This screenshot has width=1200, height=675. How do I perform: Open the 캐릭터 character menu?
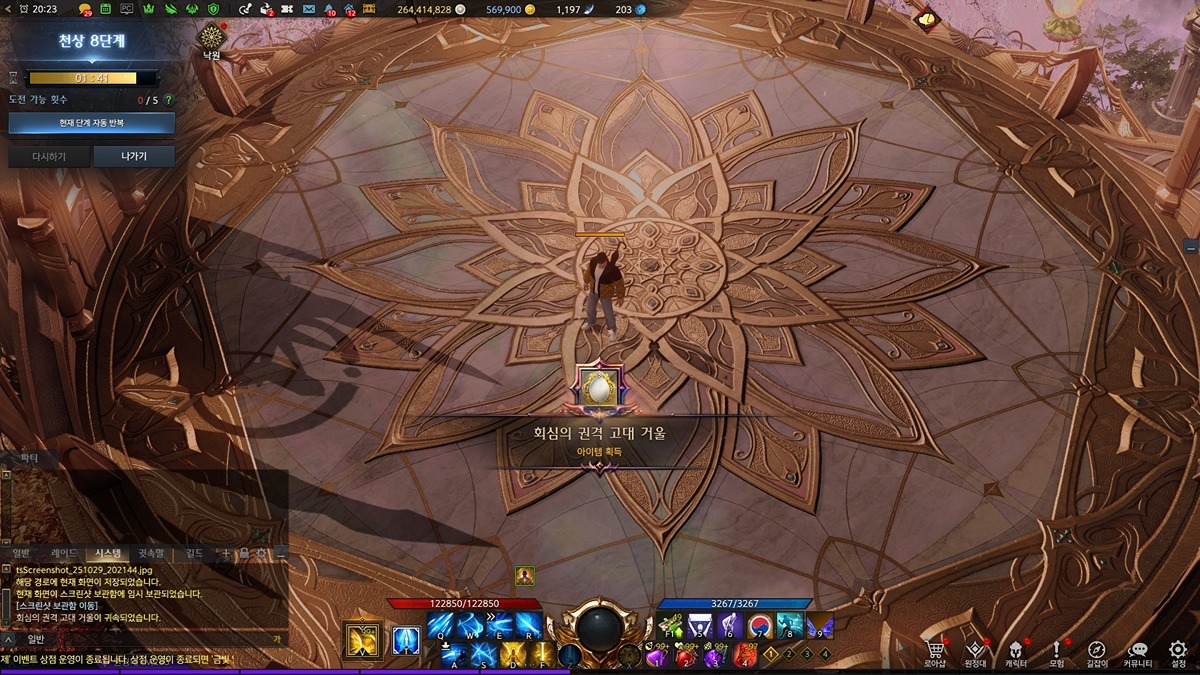tap(1016, 653)
